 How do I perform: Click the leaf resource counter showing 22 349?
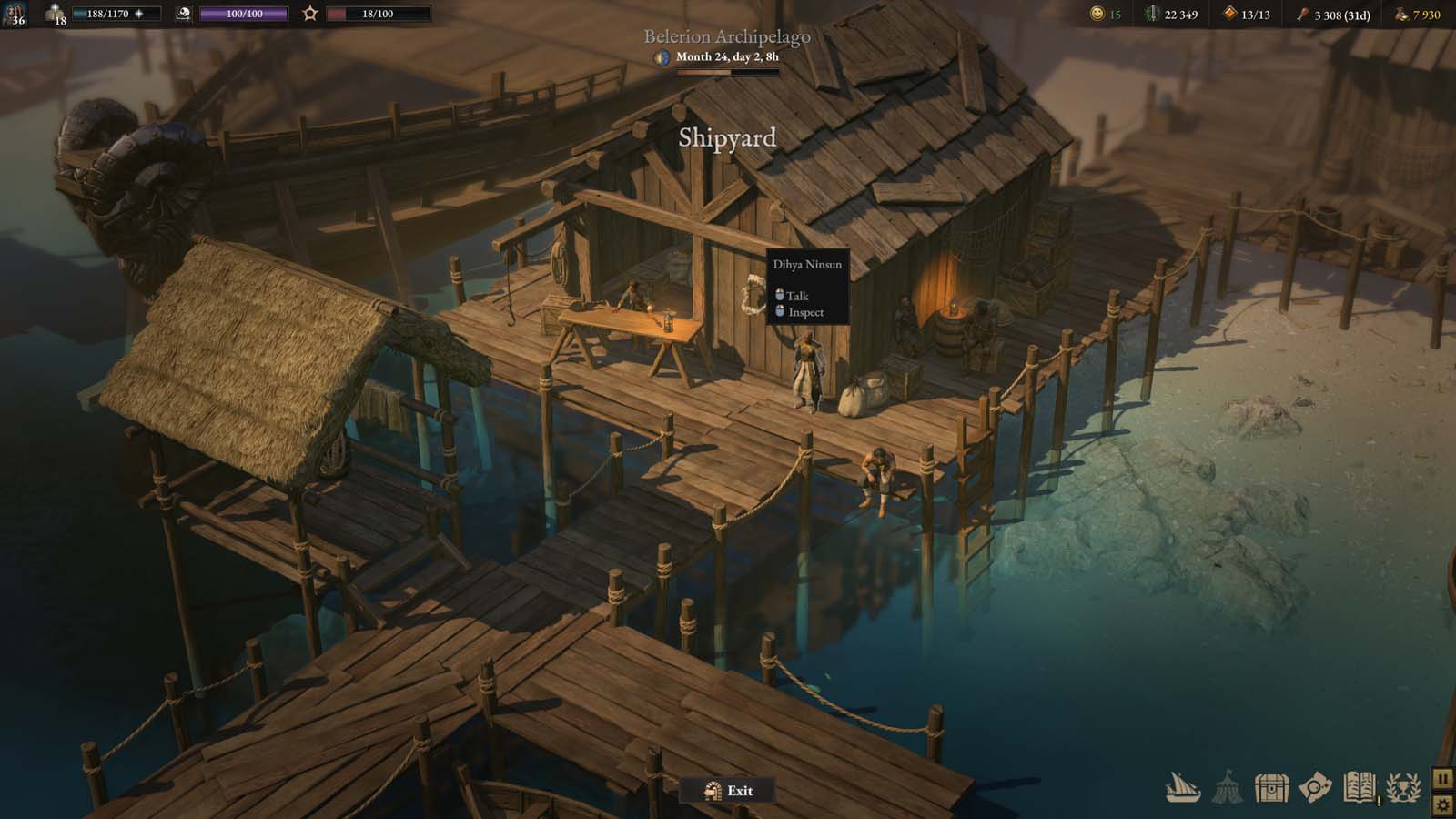coord(1169,13)
